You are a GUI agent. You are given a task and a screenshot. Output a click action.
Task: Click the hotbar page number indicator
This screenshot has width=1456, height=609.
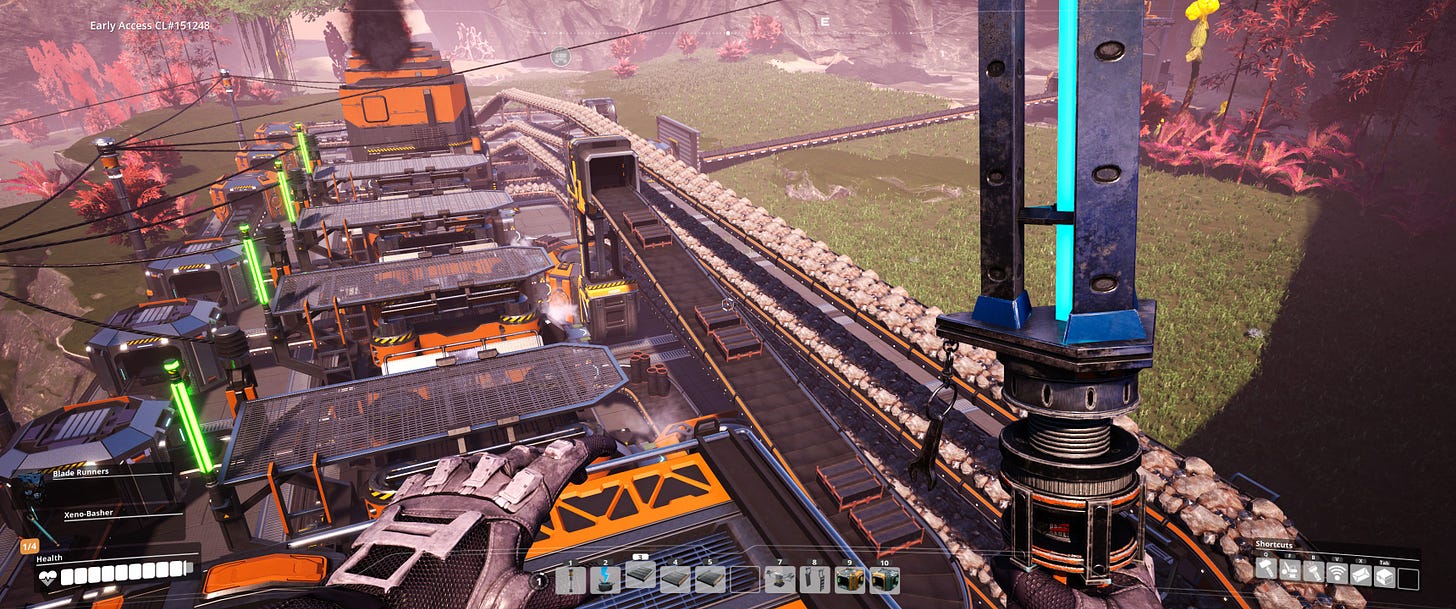(x=541, y=581)
